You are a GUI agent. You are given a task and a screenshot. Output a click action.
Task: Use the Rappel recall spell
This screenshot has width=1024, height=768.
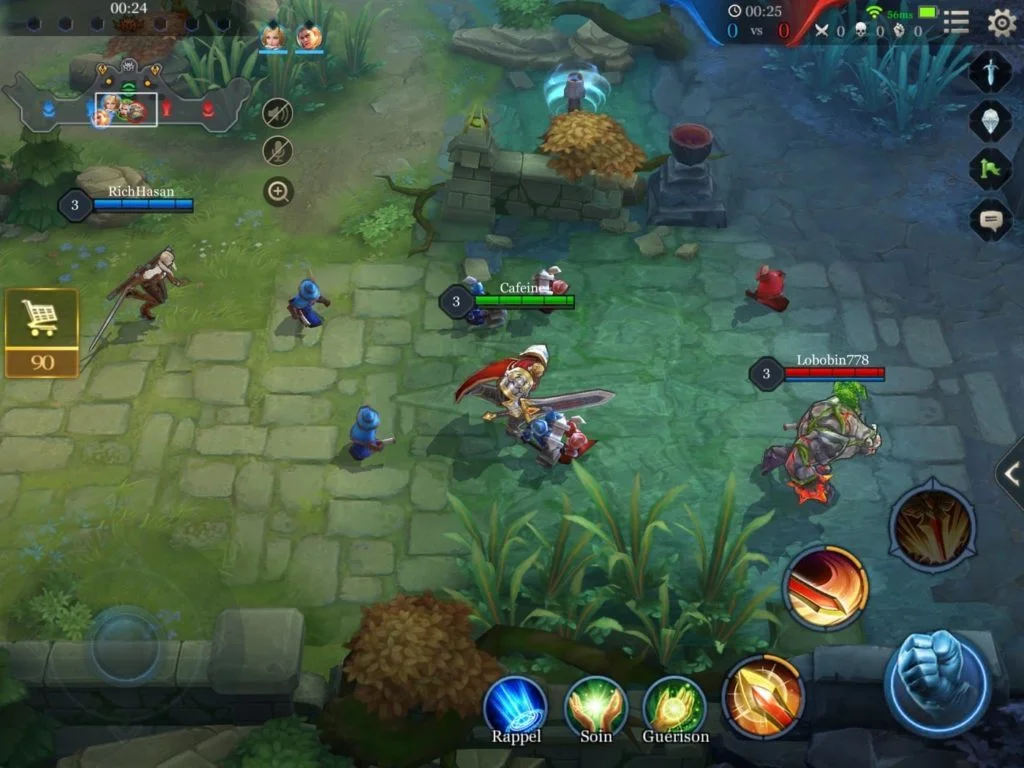coord(515,706)
